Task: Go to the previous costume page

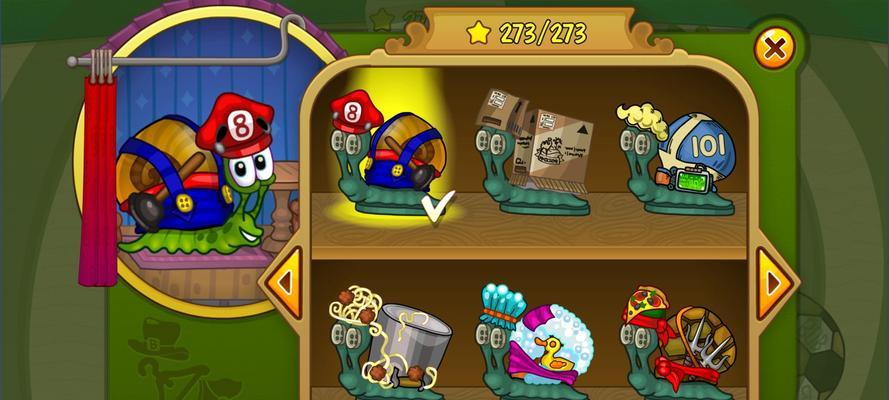Action: (283, 282)
